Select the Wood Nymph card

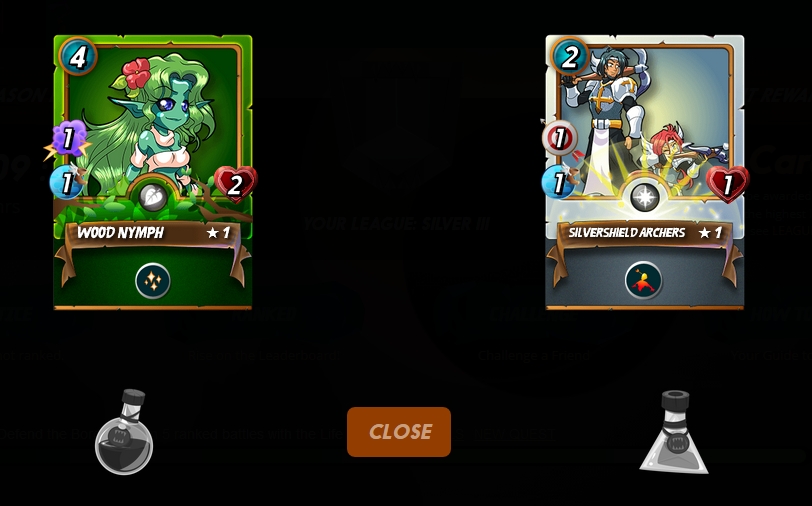(153, 140)
